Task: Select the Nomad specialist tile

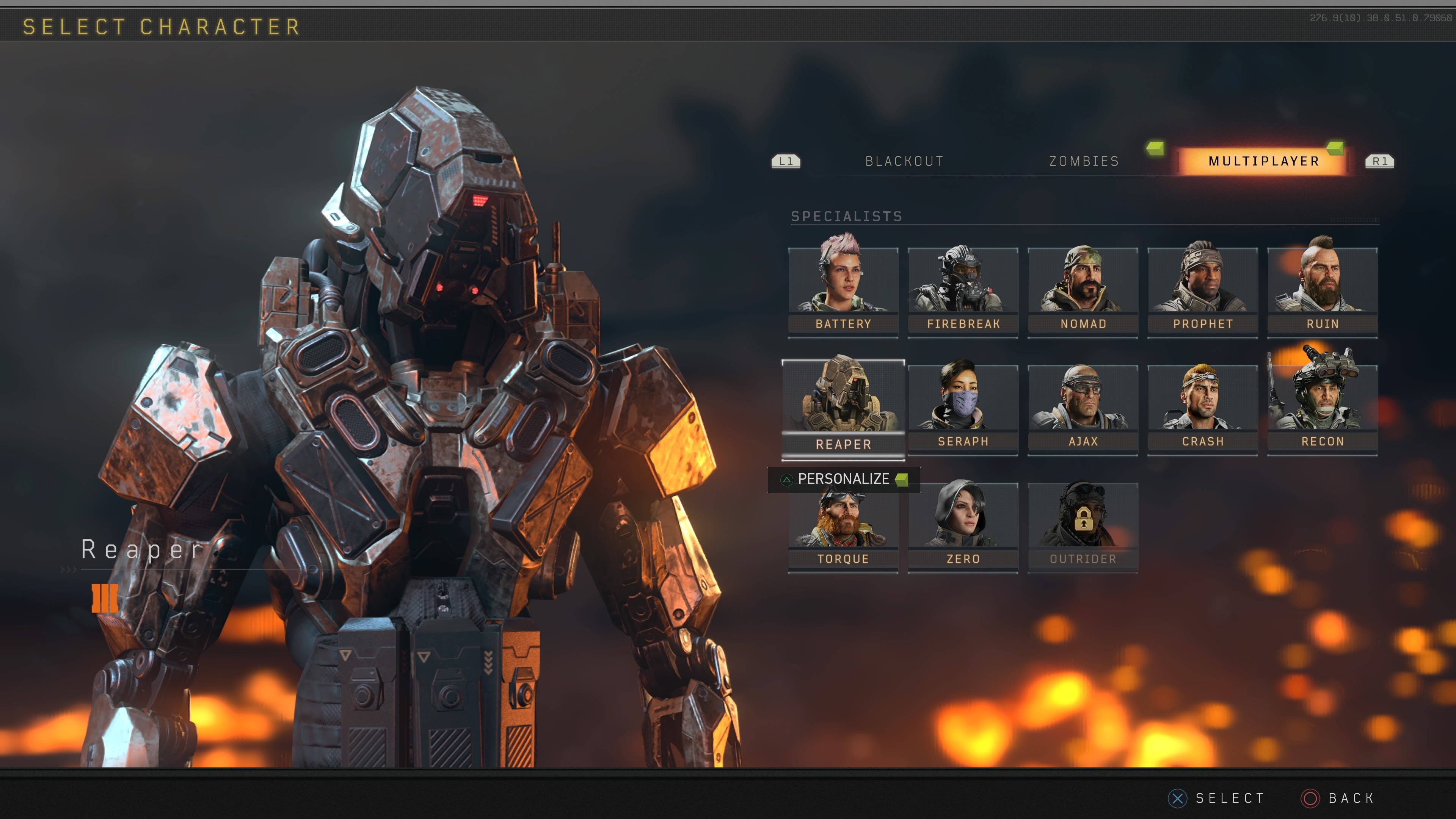Action: [1083, 291]
